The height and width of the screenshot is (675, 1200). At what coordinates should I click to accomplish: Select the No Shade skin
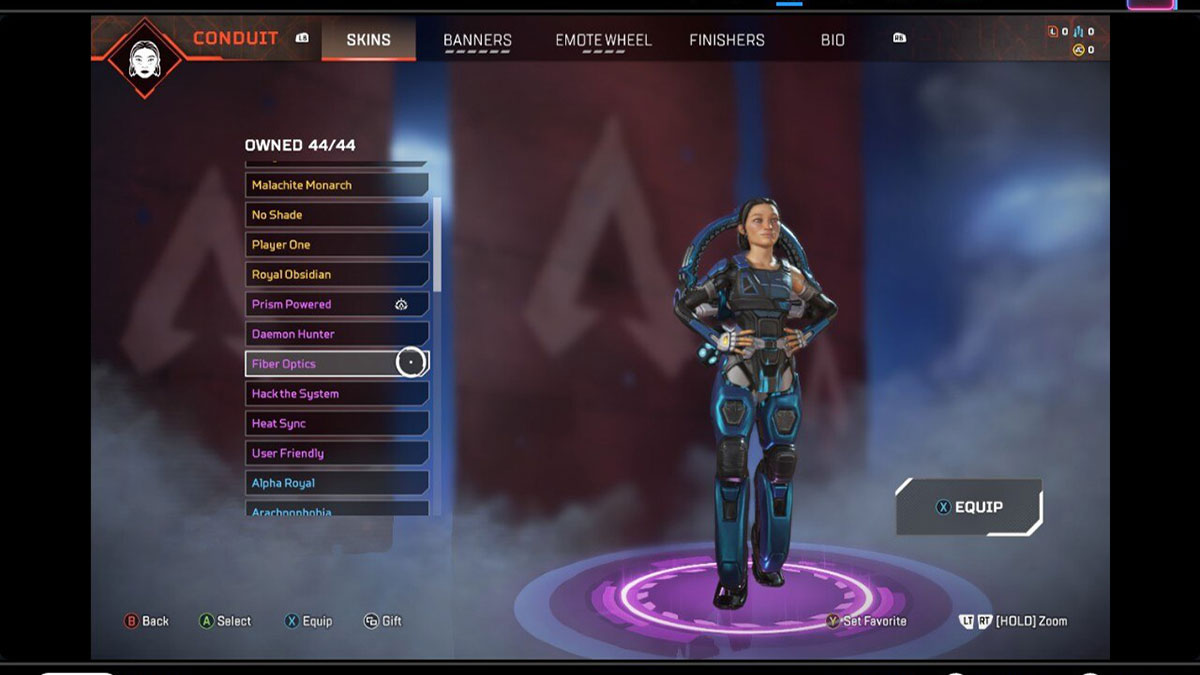point(336,215)
